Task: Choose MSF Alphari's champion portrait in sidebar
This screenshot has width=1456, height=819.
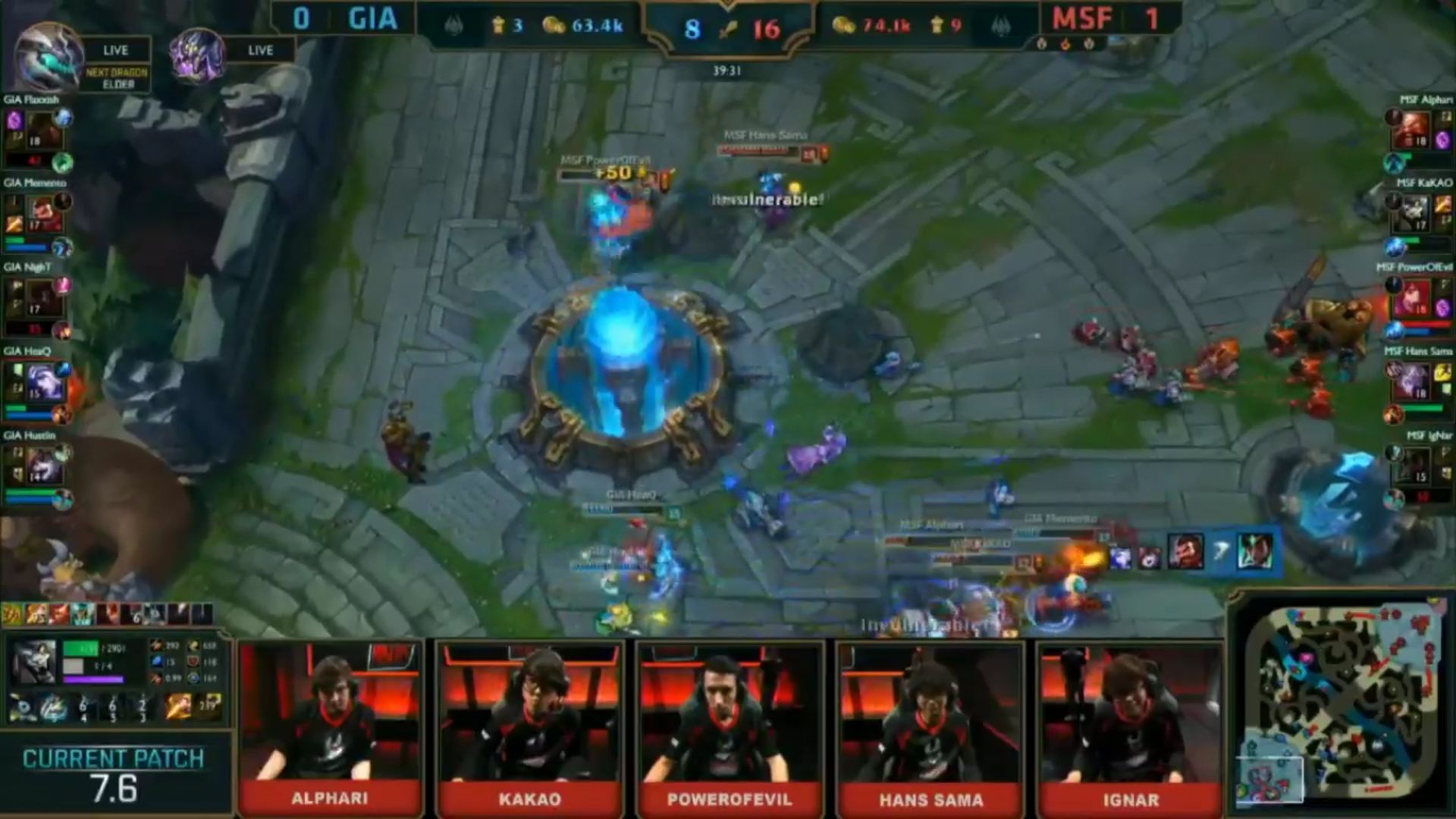Action: click(x=1413, y=130)
